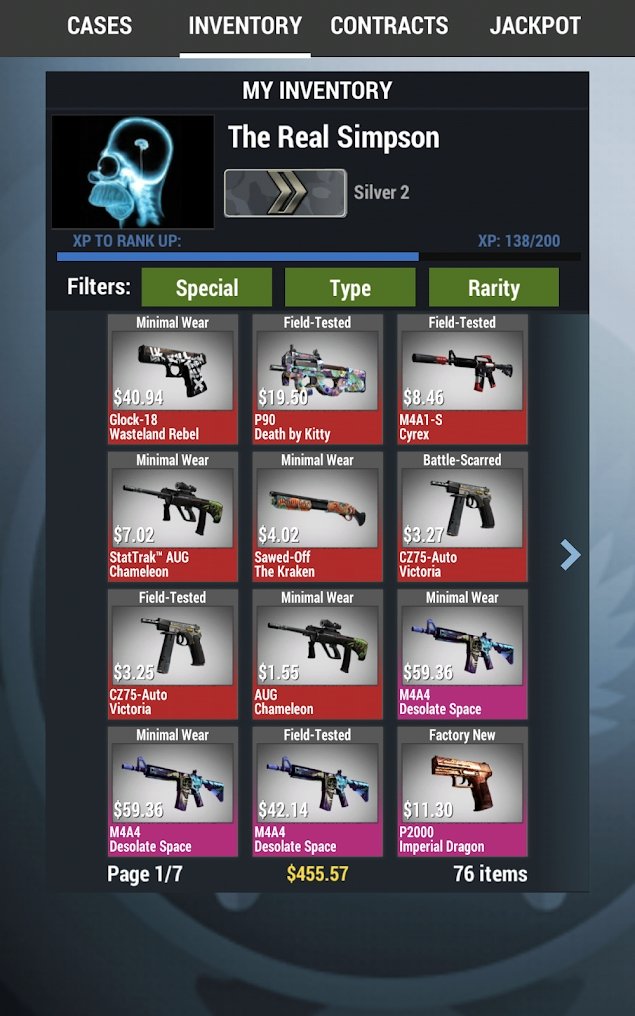The height and width of the screenshot is (1016, 635).
Task: Pick the Field-Tested M4A4 Desolate Space
Action: click(x=317, y=792)
